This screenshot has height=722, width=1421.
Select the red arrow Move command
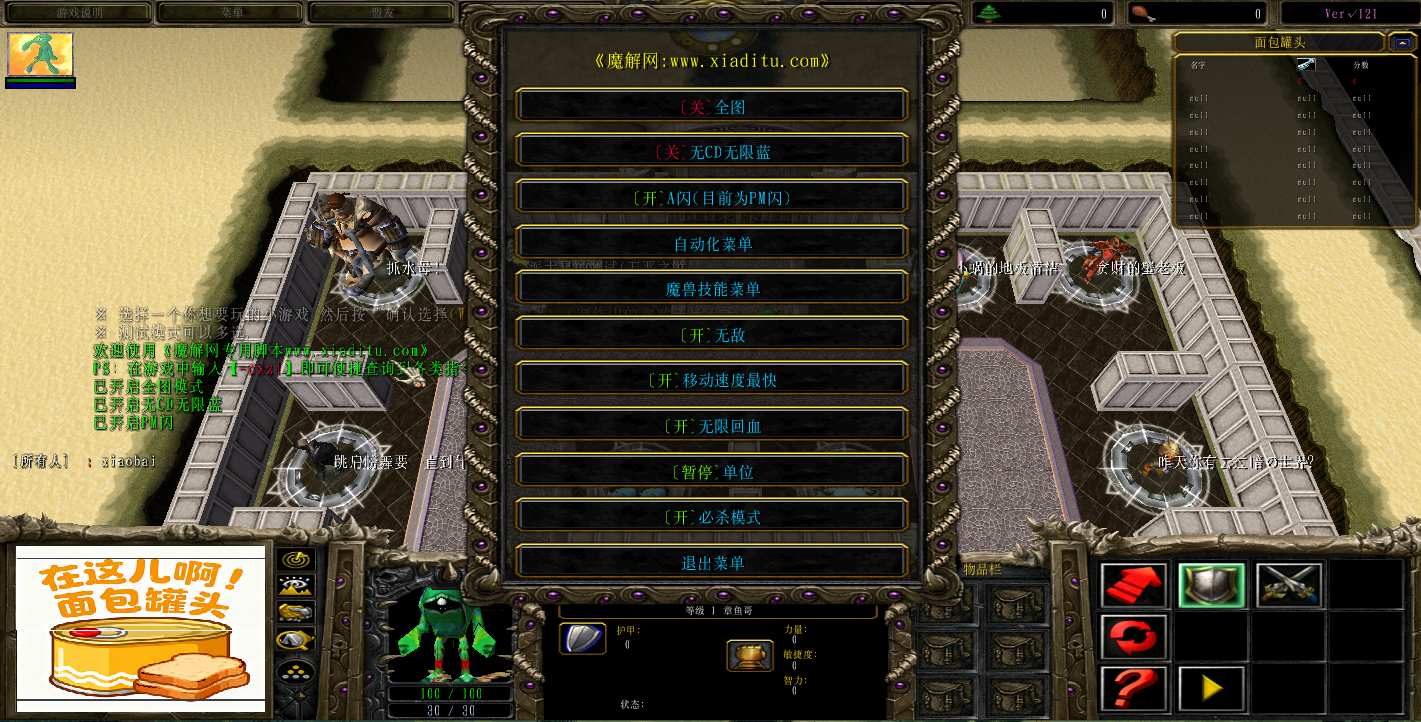pyautogui.click(x=1134, y=585)
